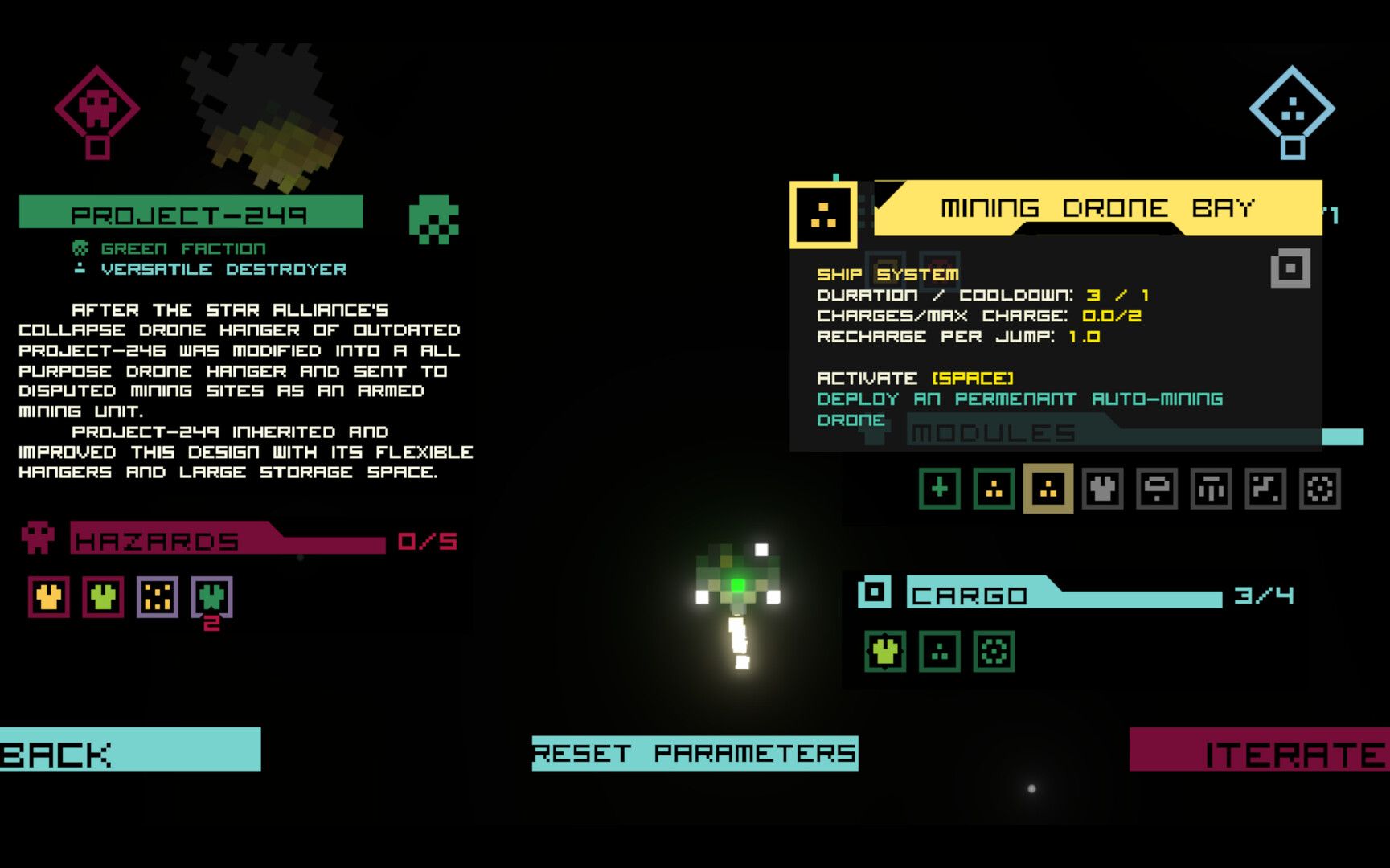Select the gear item in the Cargo panel
Screen dimensions: 1390x868
click(994, 652)
